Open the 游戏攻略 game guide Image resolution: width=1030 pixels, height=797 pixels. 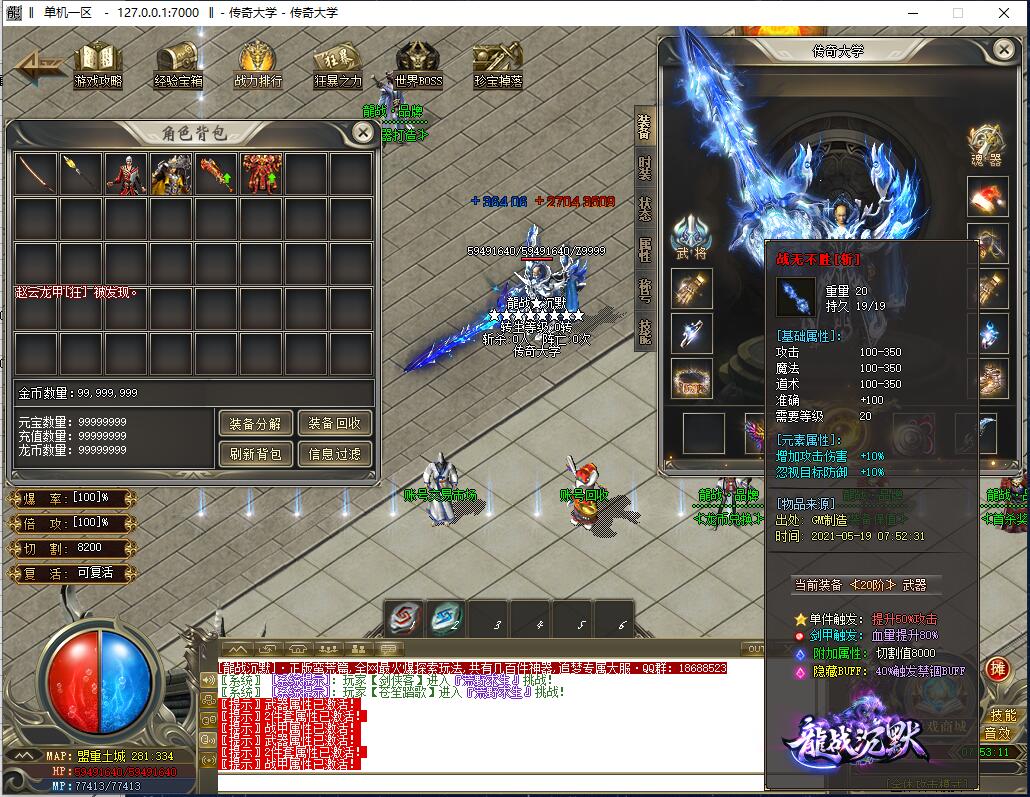pos(98,65)
